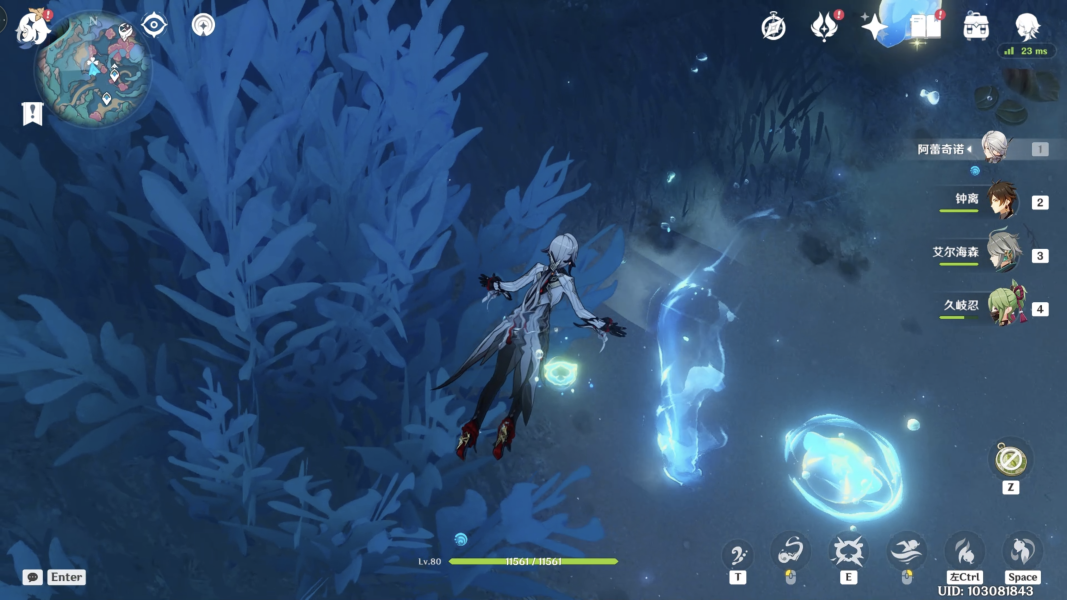Open the character head profile icon
The width and height of the screenshot is (1067, 600).
click(x=1027, y=27)
